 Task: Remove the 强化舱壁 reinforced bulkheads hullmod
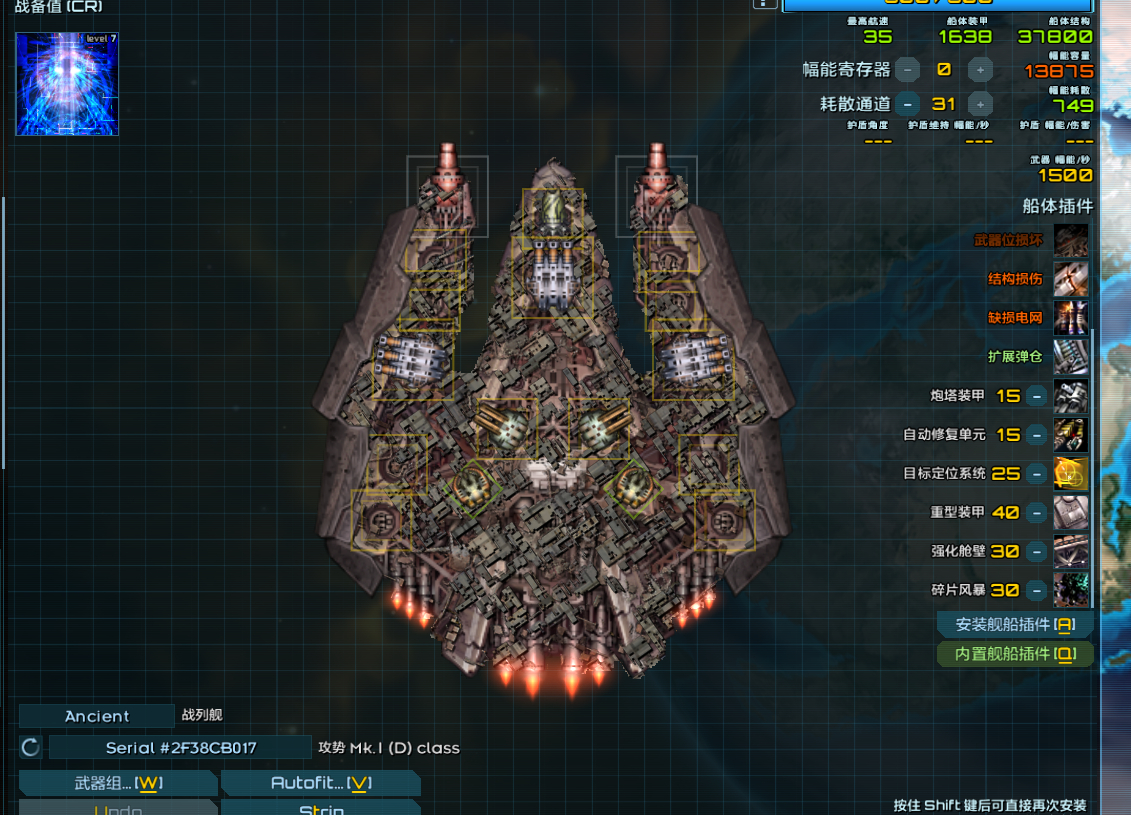pyautogui.click(x=1037, y=551)
